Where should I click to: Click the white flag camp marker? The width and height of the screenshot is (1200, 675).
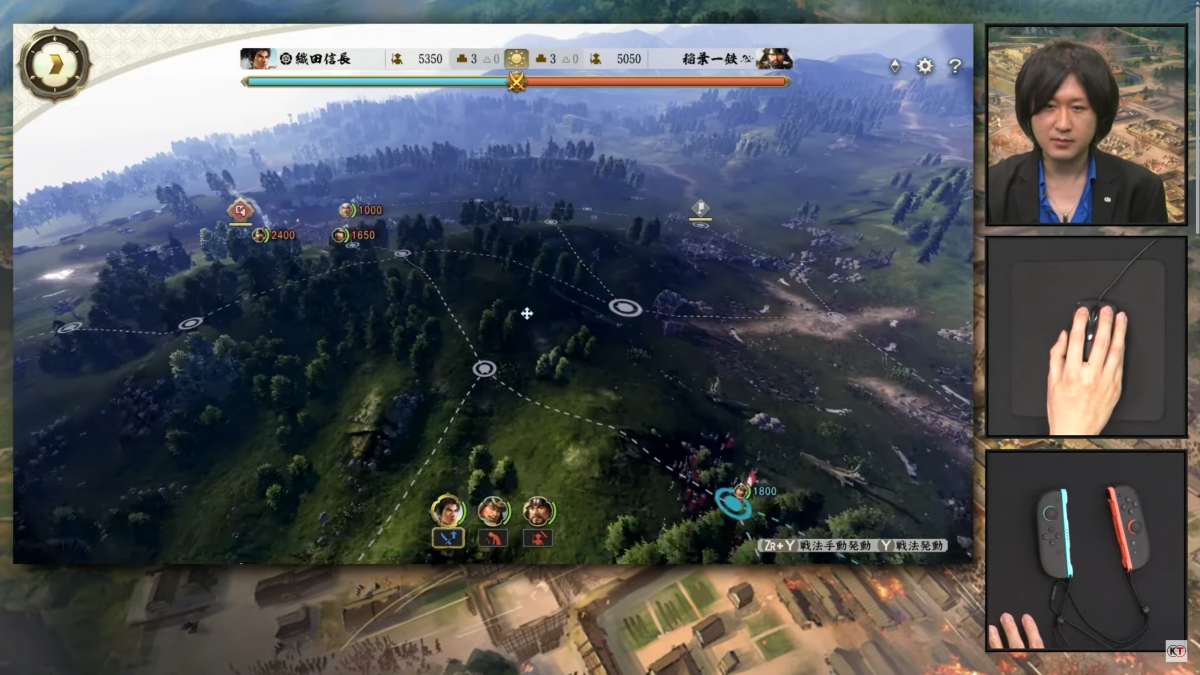[700, 208]
